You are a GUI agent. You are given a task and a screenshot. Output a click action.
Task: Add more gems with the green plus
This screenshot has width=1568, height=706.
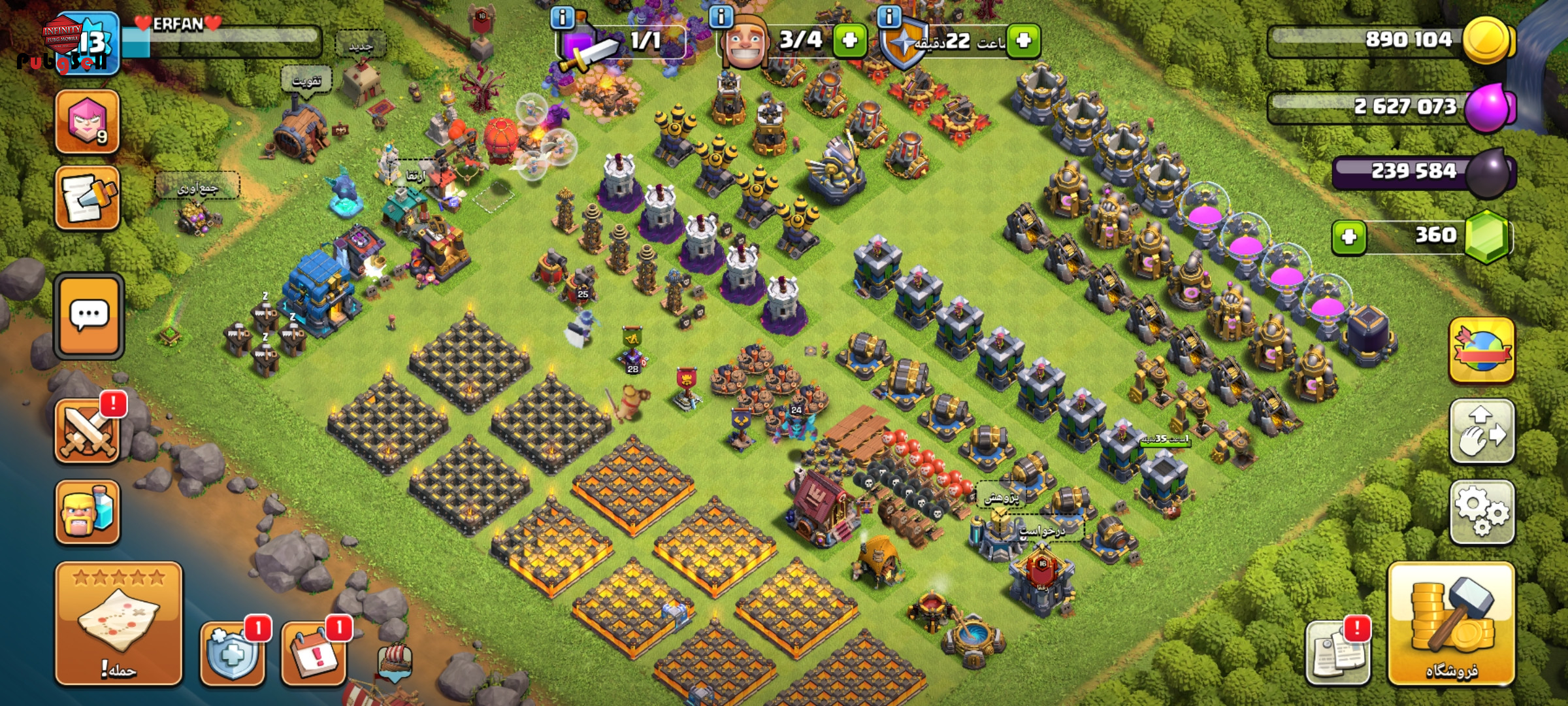(1349, 237)
